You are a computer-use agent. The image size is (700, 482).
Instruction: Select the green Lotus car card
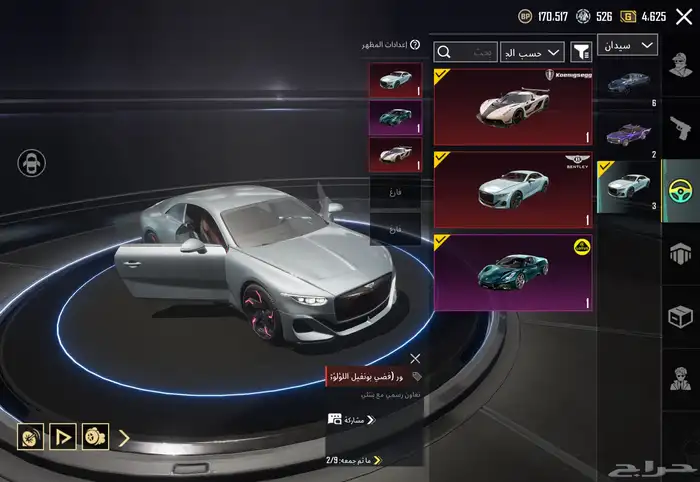(512, 272)
